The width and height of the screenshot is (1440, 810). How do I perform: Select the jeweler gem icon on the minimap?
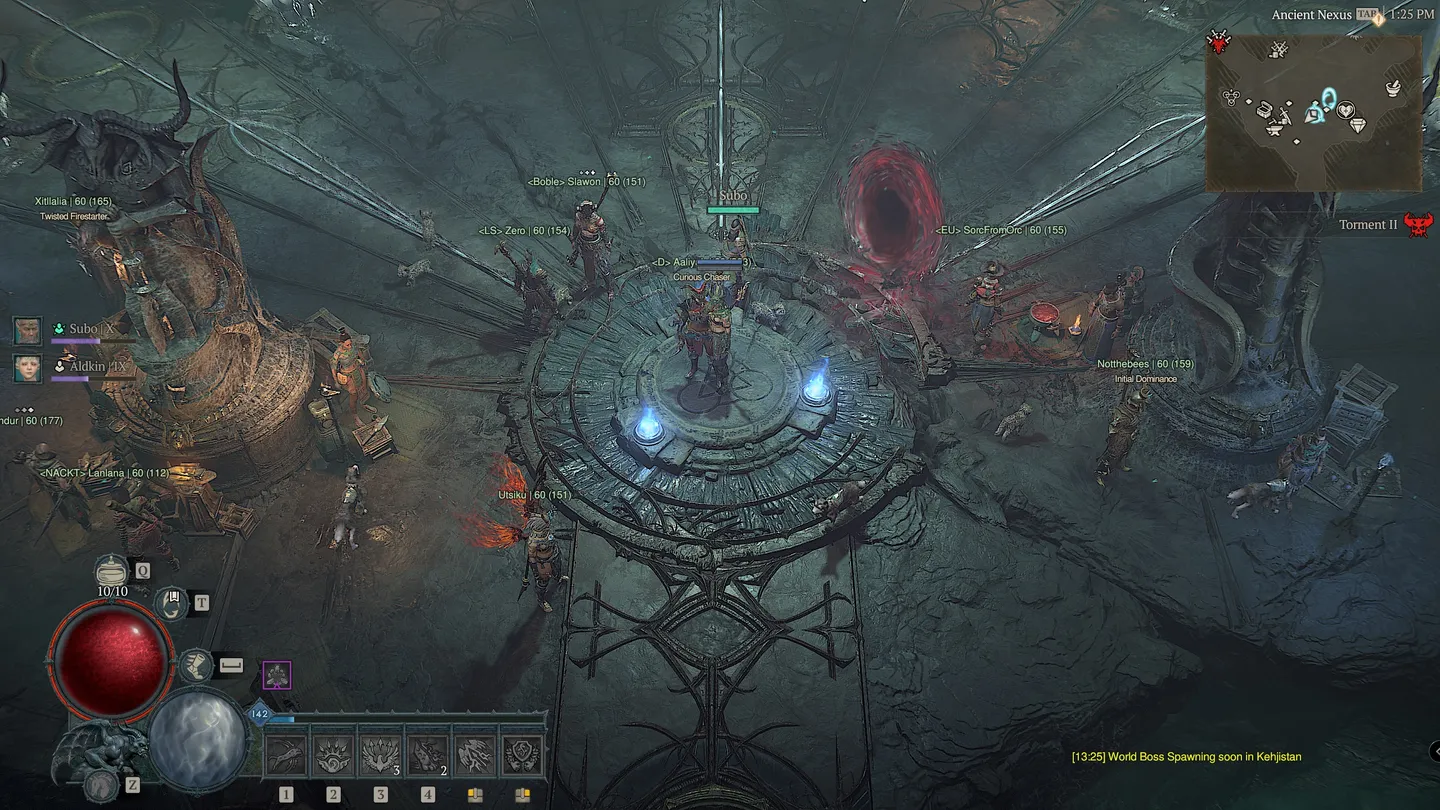point(1358,123)
